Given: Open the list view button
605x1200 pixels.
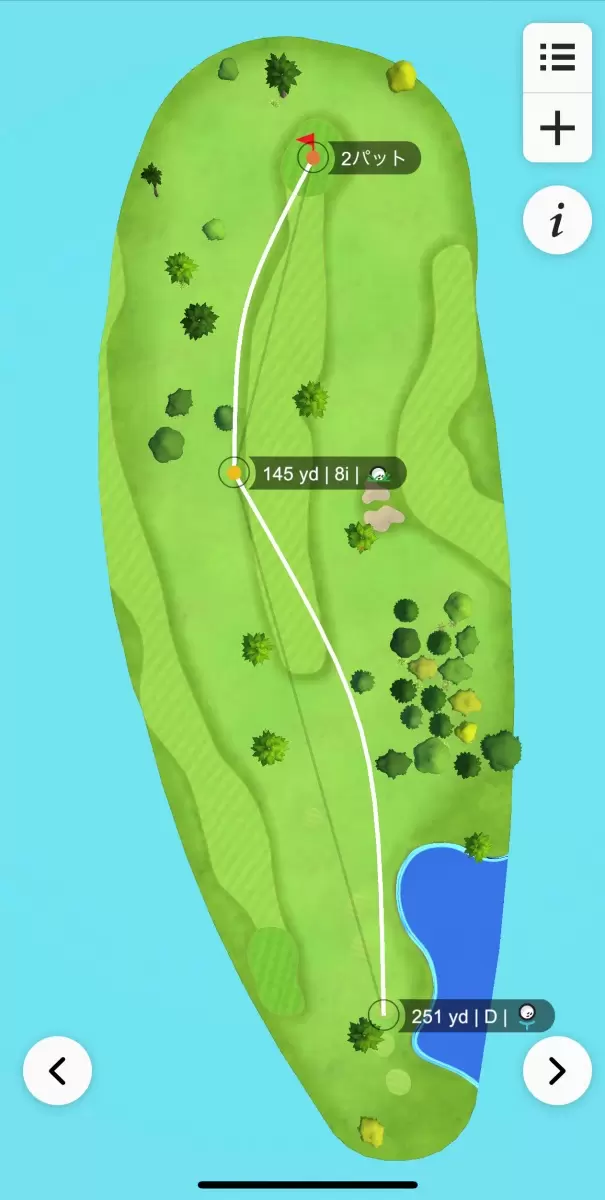Looking at the screenshot, I should (x=557, y=57).
